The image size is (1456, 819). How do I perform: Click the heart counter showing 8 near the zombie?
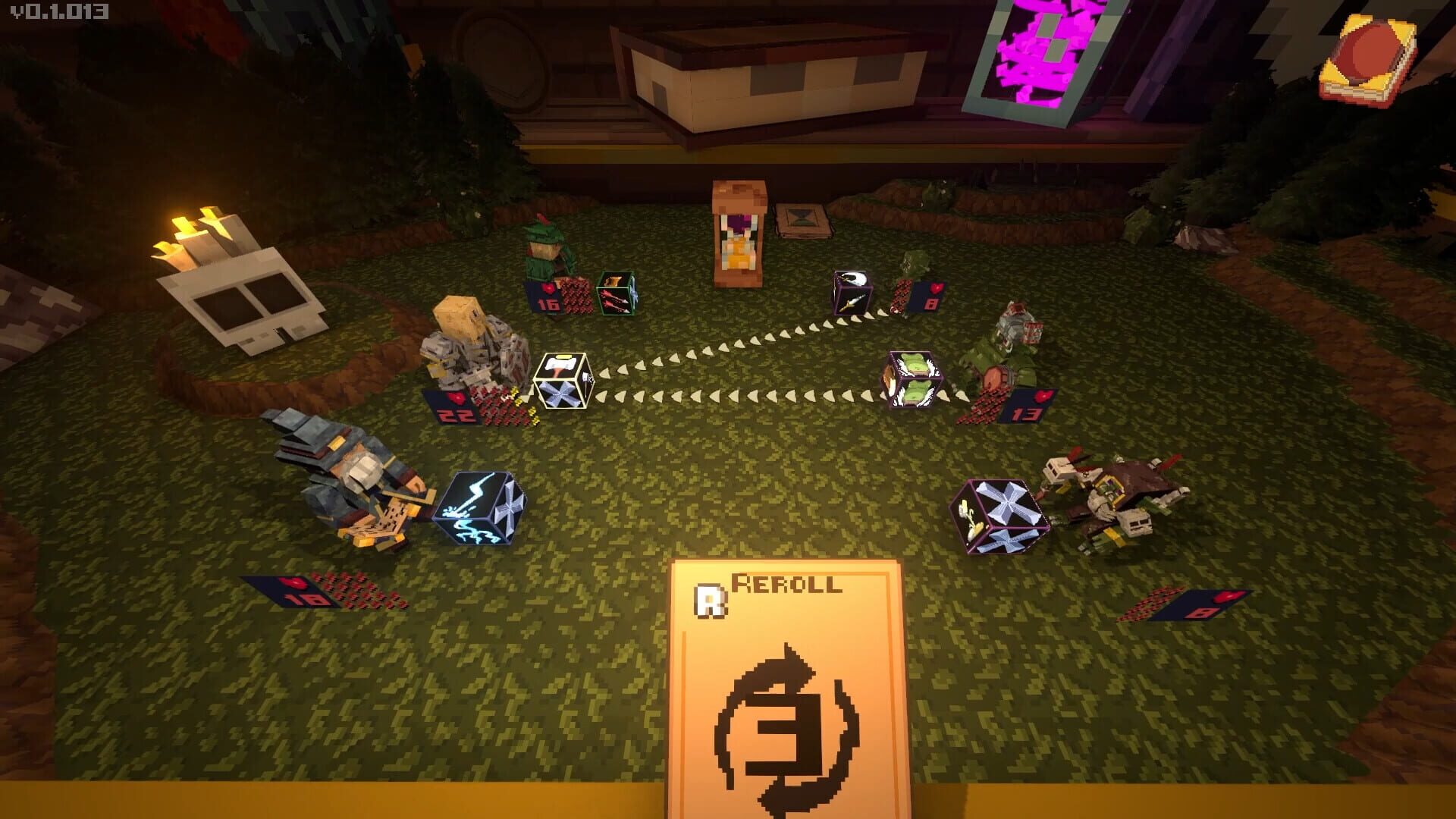tap(933, 297)
